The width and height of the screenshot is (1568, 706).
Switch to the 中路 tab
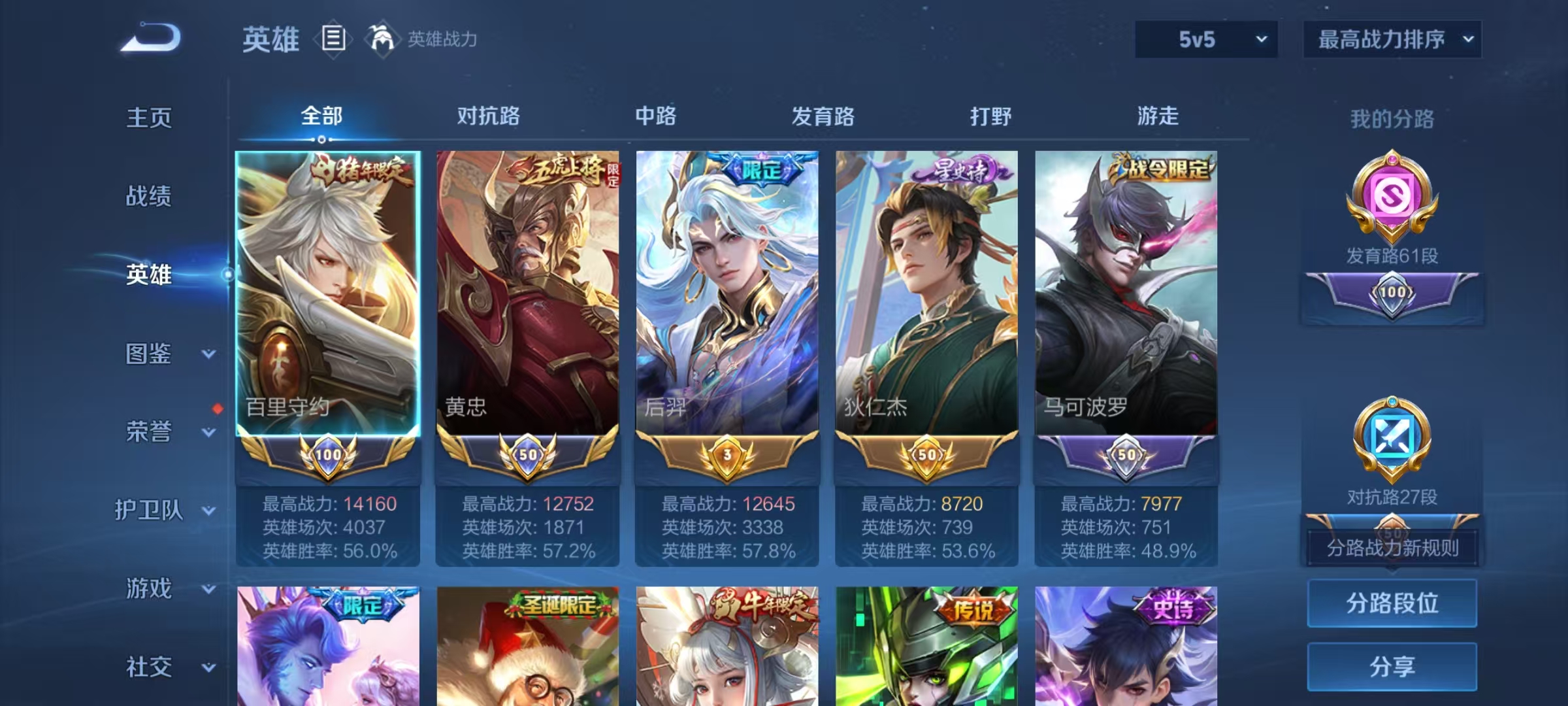(655, 116)
